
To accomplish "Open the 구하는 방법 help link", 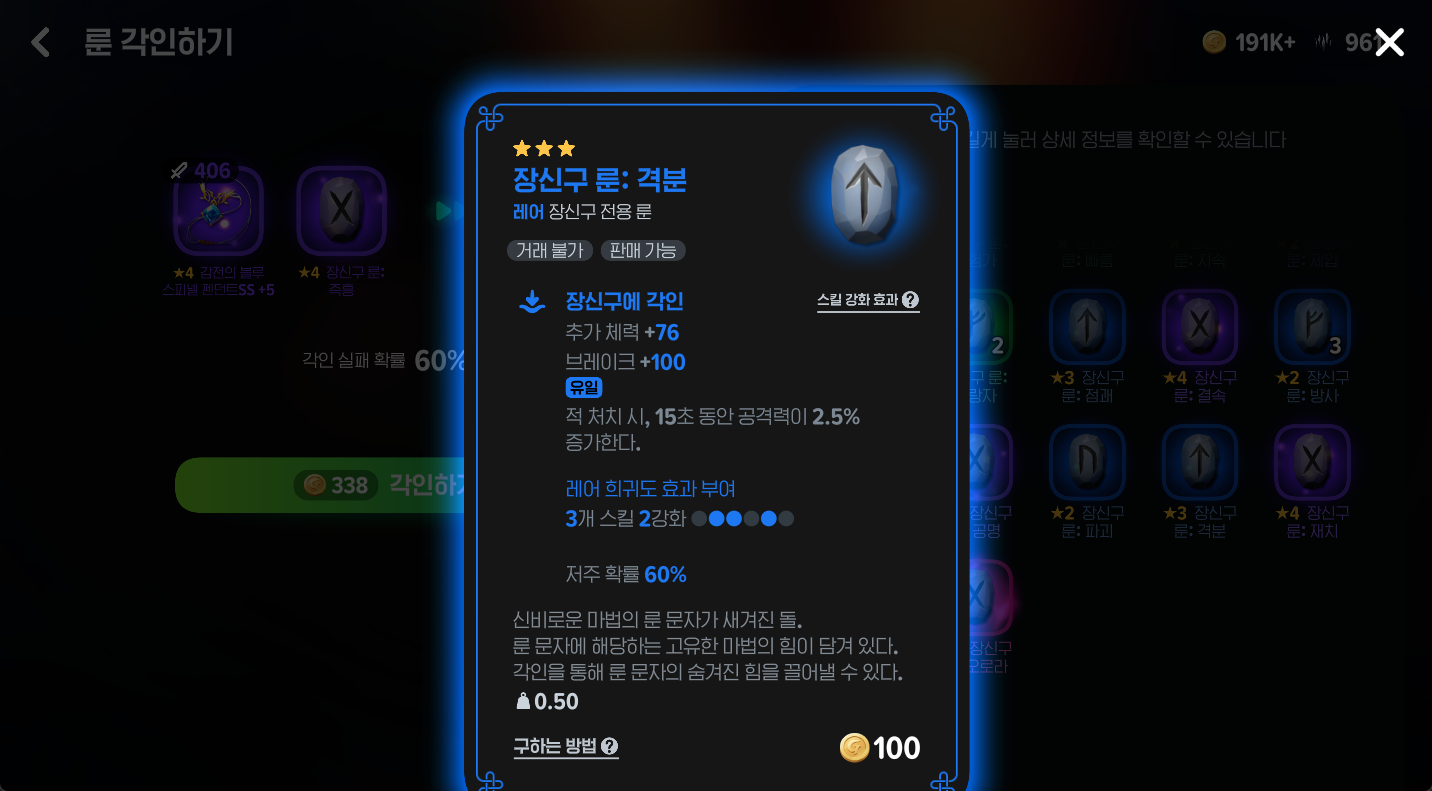I will pos(563,747).
